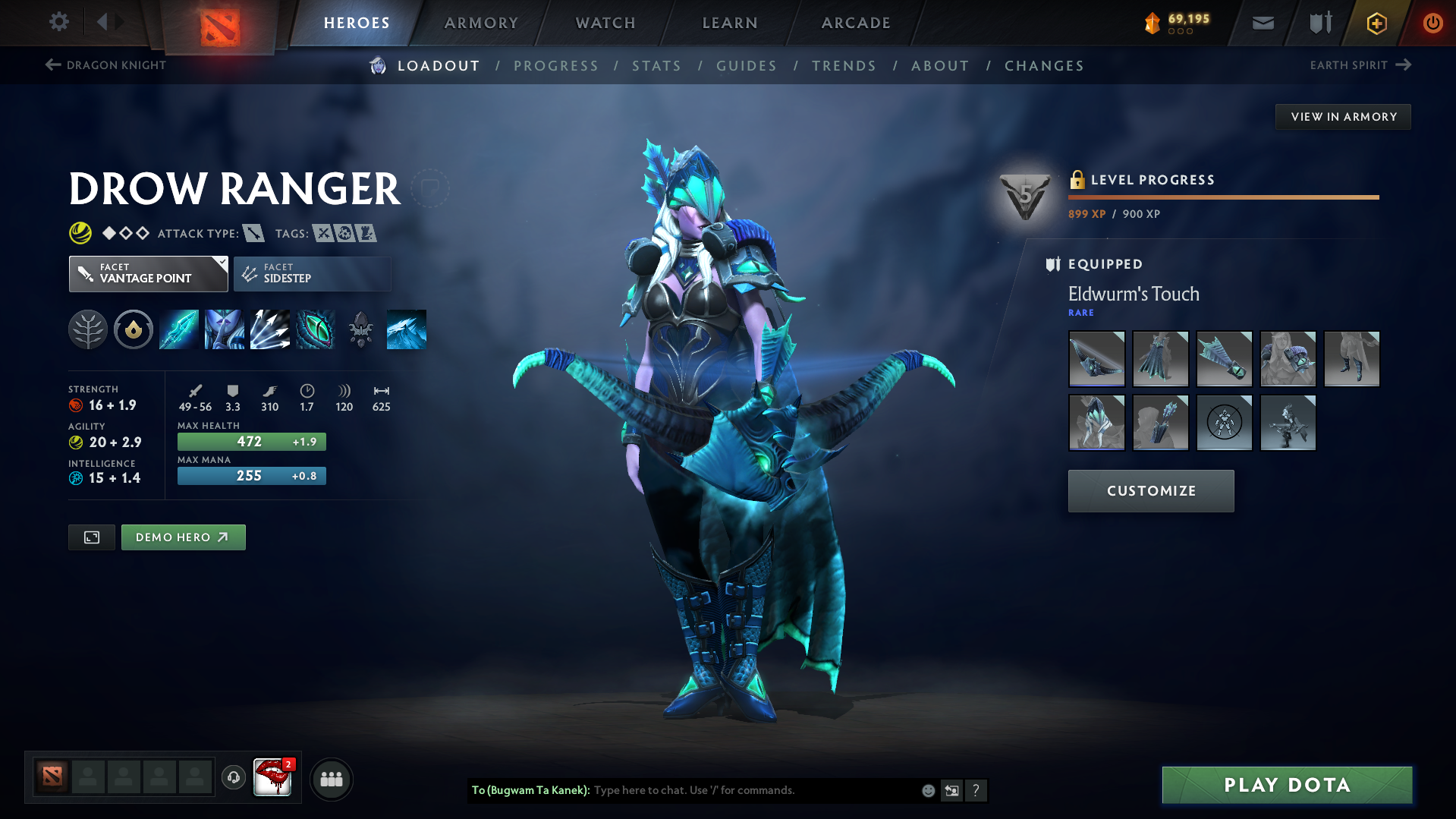
Task: View the Guides section
Action: (747, 66)
